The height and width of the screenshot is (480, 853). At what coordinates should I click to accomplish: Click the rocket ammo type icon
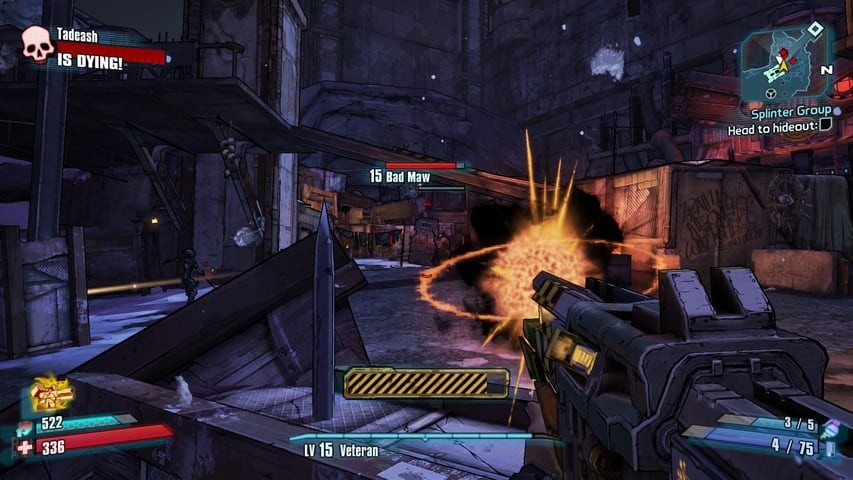(829, 447)
